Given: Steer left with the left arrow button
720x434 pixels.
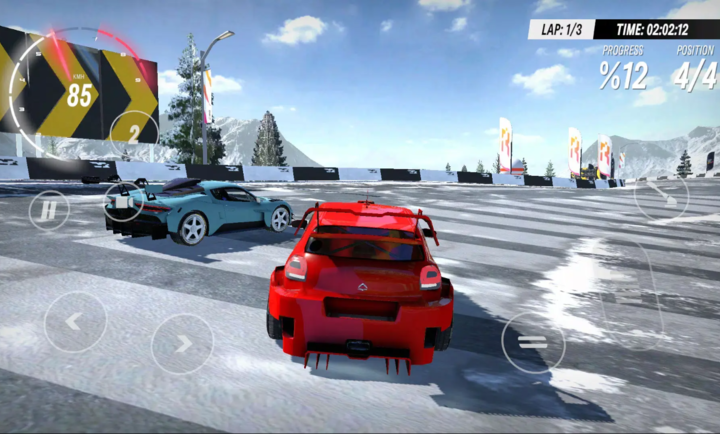Looking at the screenshot, I should click(x=75, y=322).
